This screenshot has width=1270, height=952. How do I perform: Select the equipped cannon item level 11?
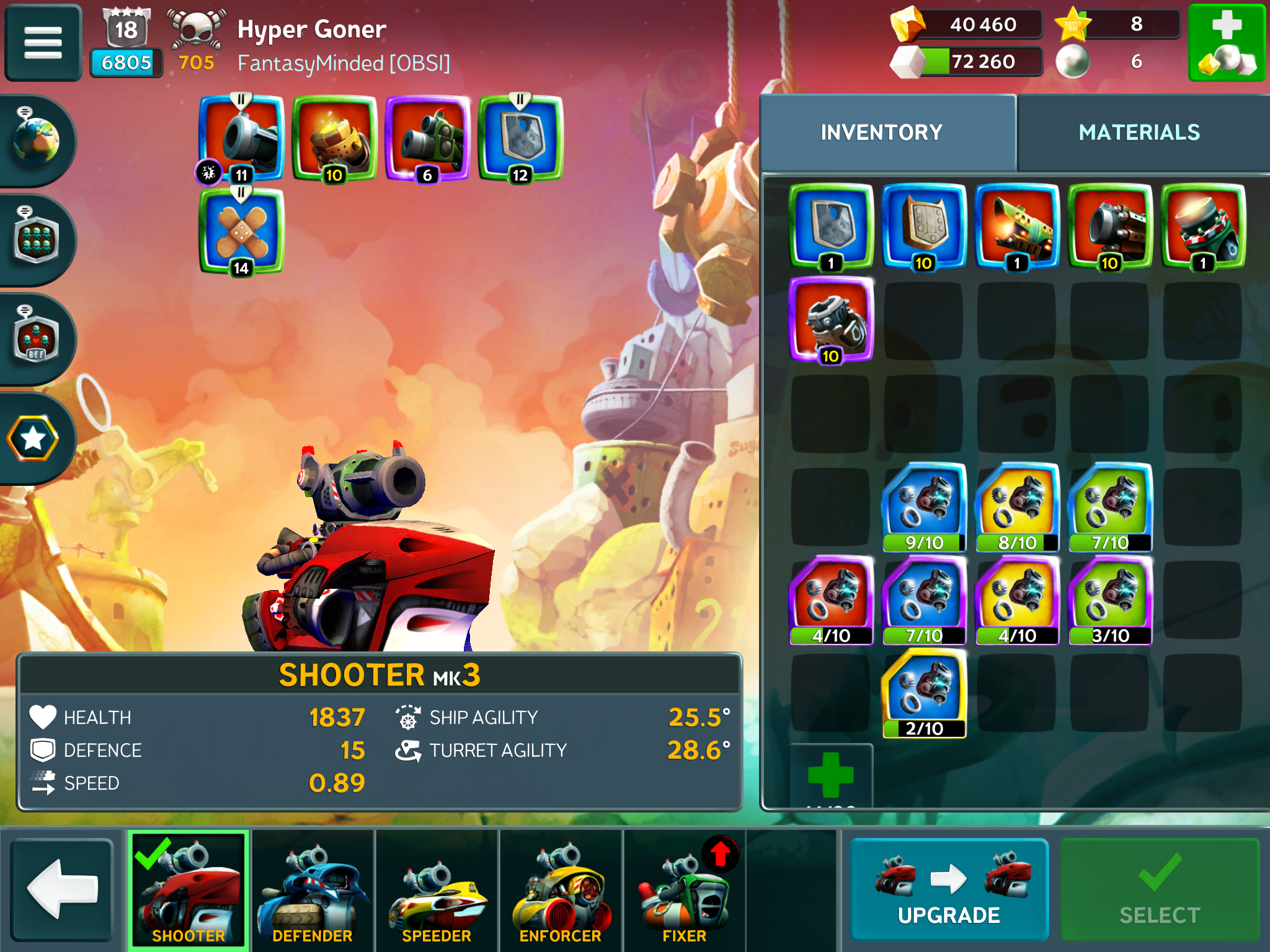point(241,138)
